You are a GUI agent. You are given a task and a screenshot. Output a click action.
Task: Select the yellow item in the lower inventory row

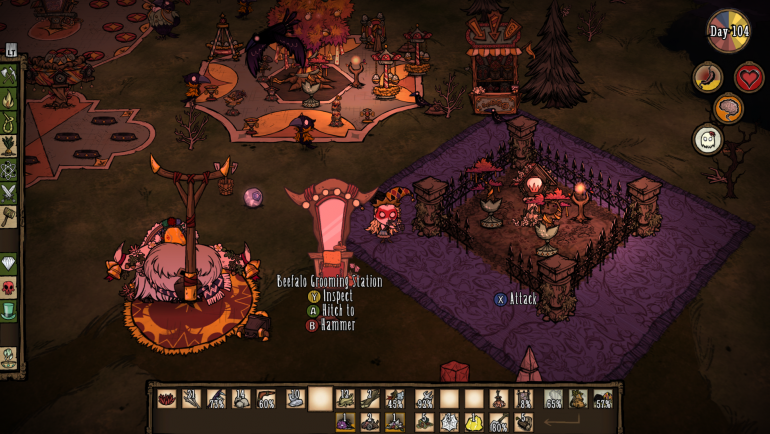[x=474, y=422]
